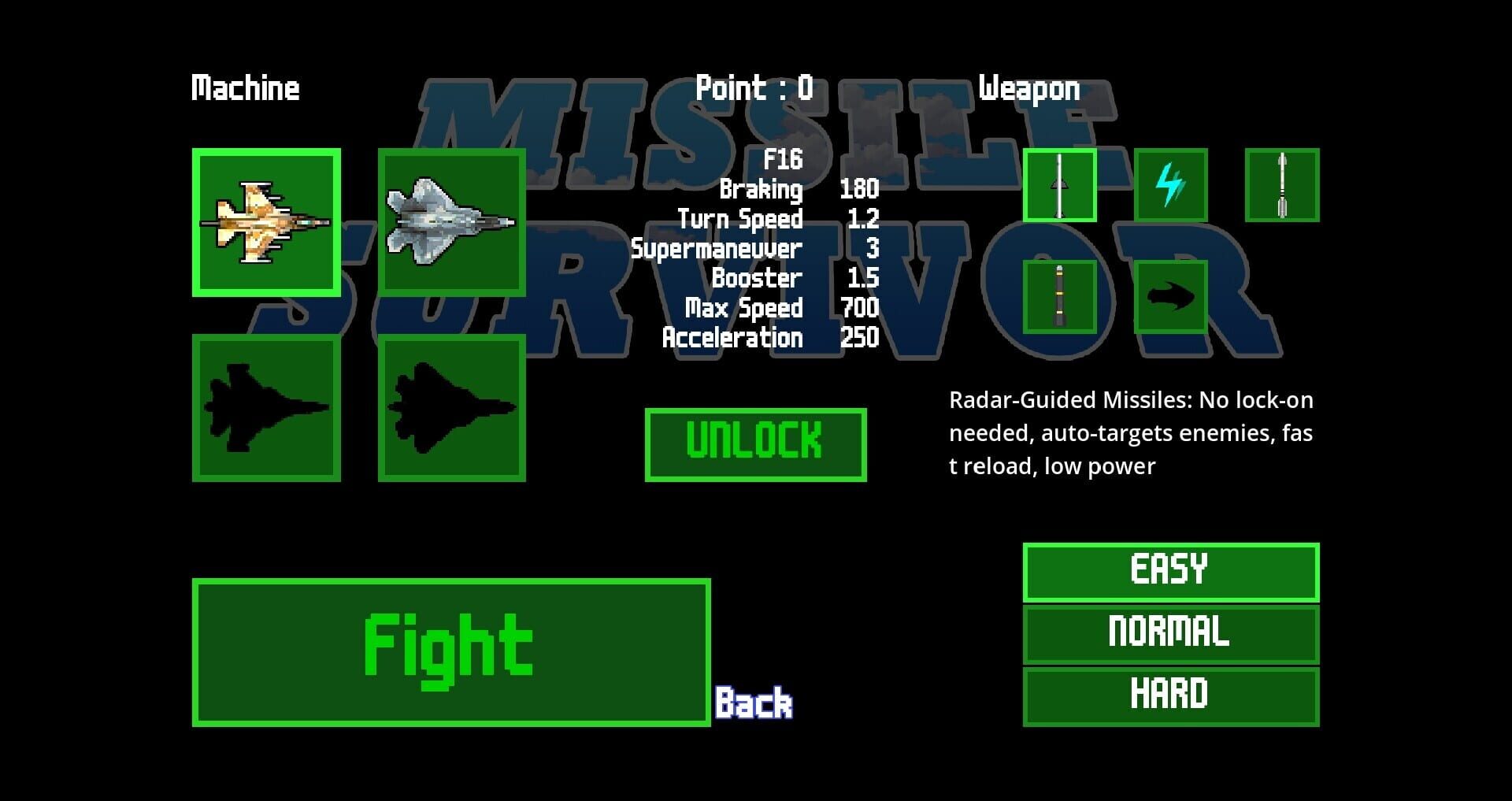Click the F16 stats panel
Image resolution: width=1512 pixels, height=801 pixels.
pos(756,248)
